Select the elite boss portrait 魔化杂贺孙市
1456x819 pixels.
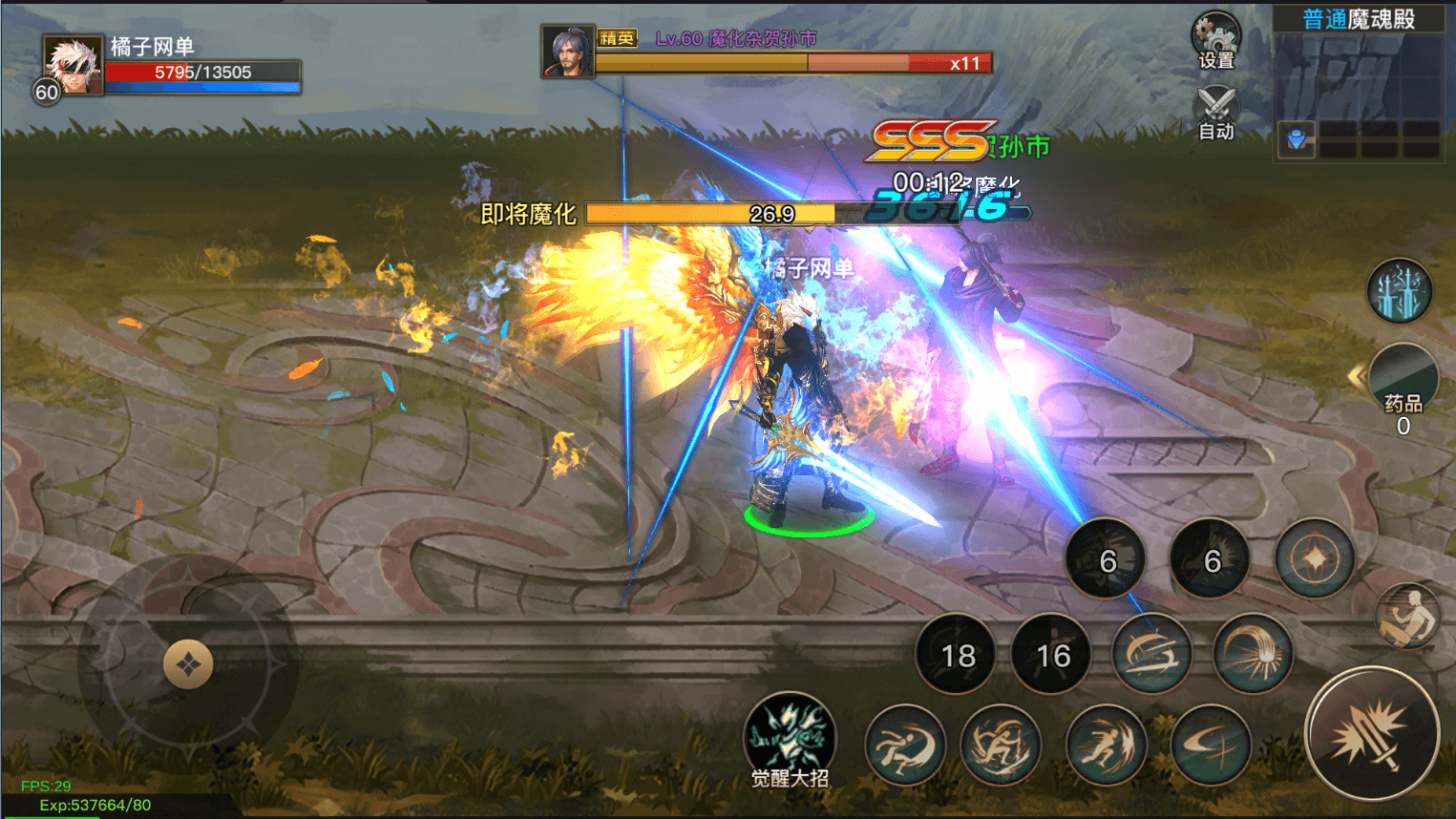568,51
